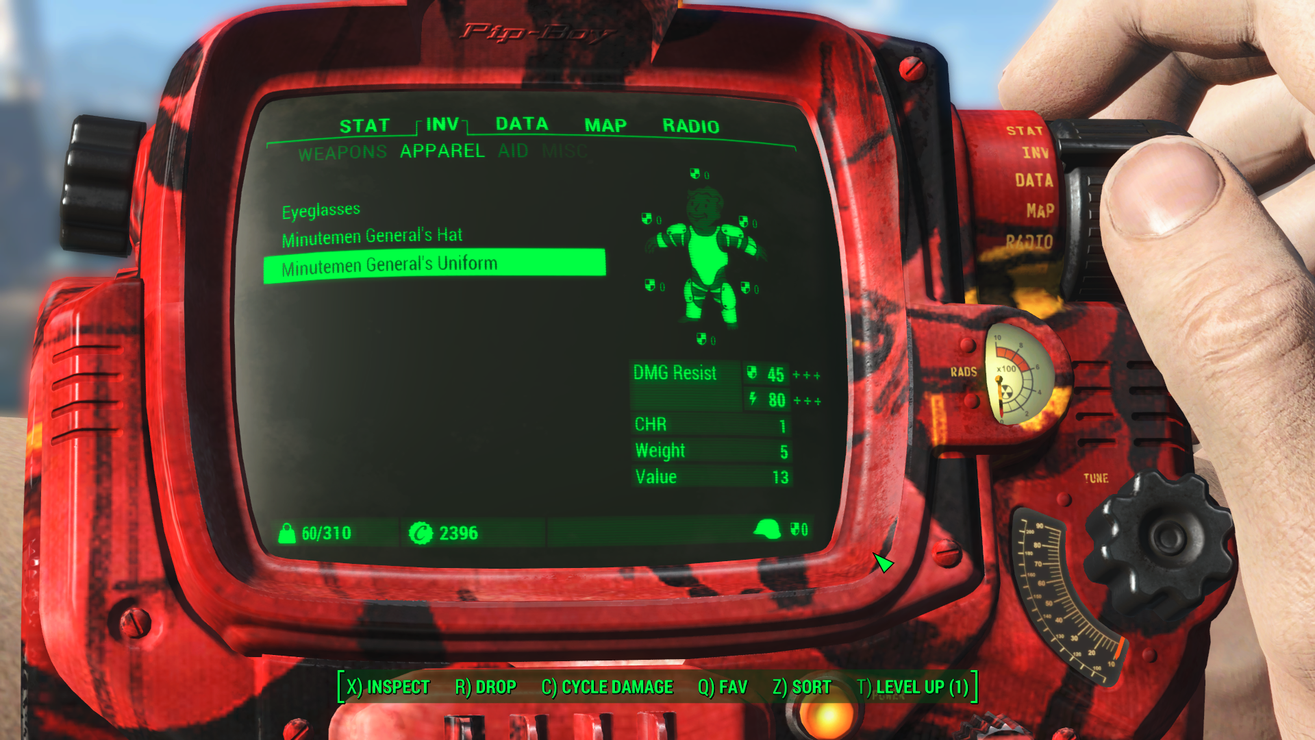
Task: Click the INSPECT button
Action: (x=387, y=687)
